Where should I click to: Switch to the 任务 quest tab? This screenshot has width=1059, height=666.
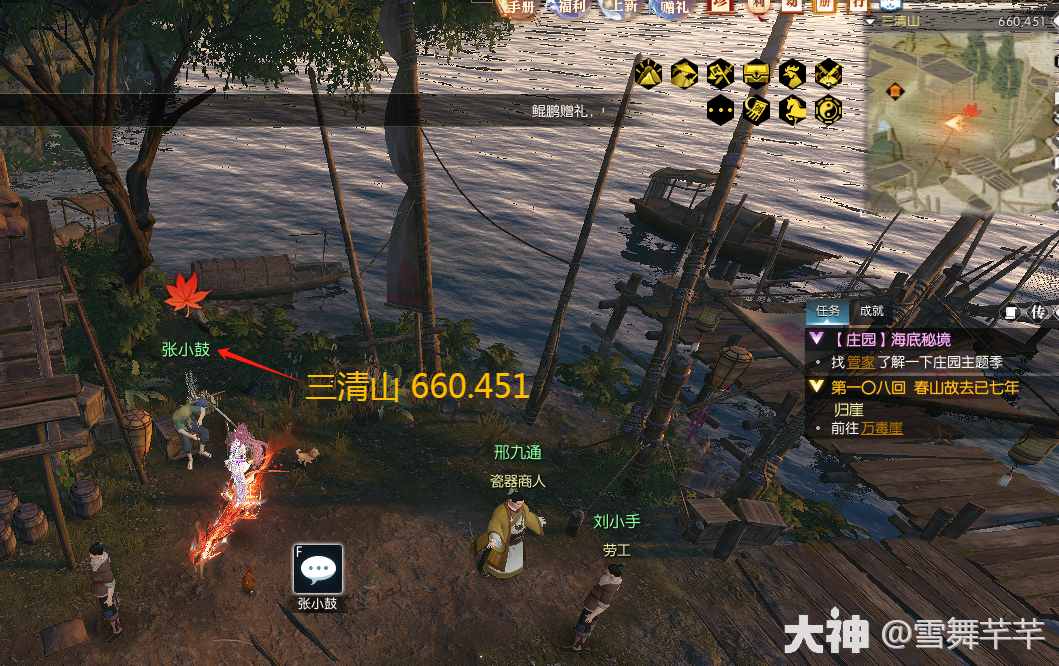(x=829, y=311)
